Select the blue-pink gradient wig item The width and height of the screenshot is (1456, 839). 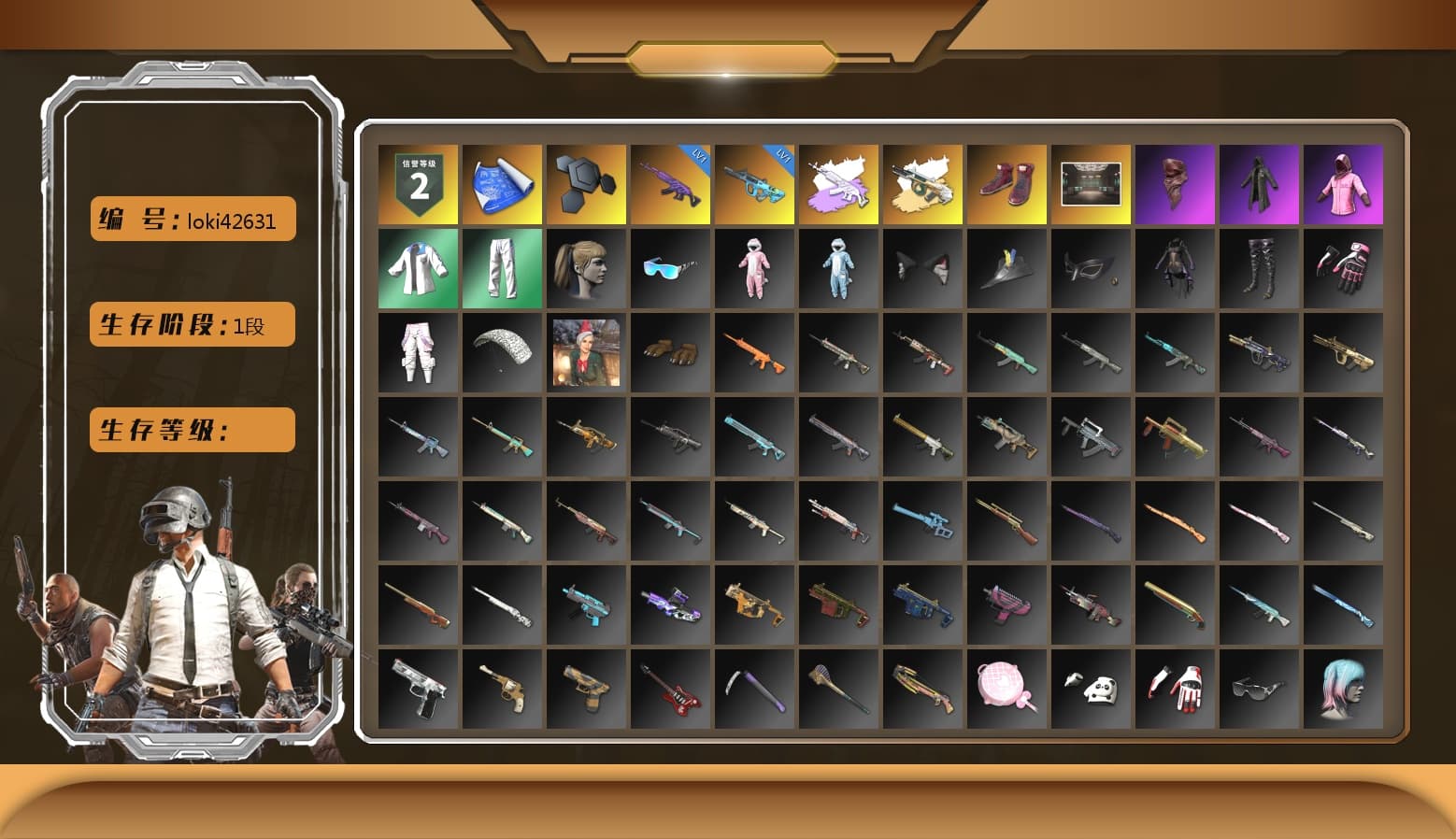1343,689
